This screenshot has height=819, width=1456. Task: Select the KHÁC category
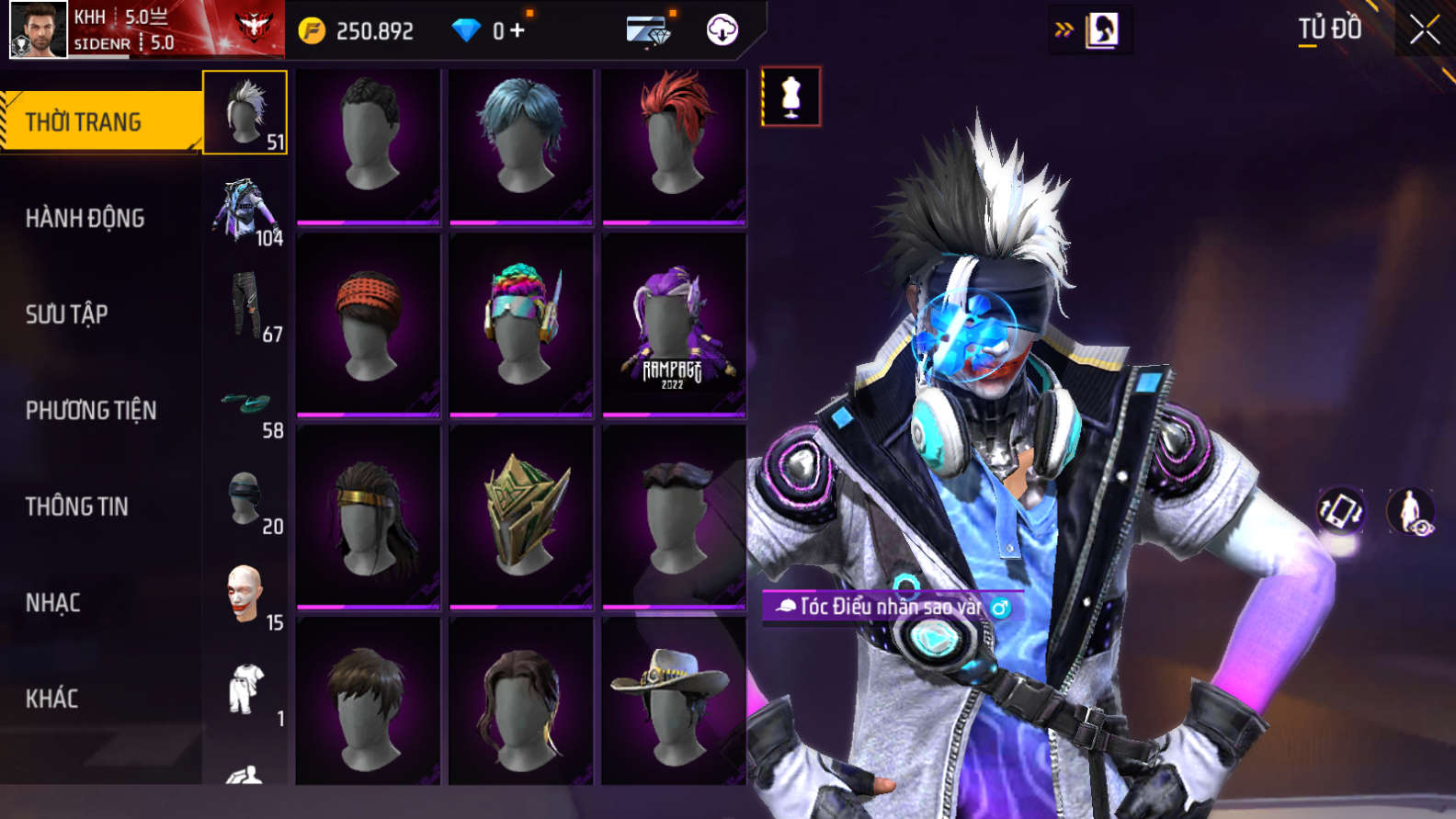(52, 699)
